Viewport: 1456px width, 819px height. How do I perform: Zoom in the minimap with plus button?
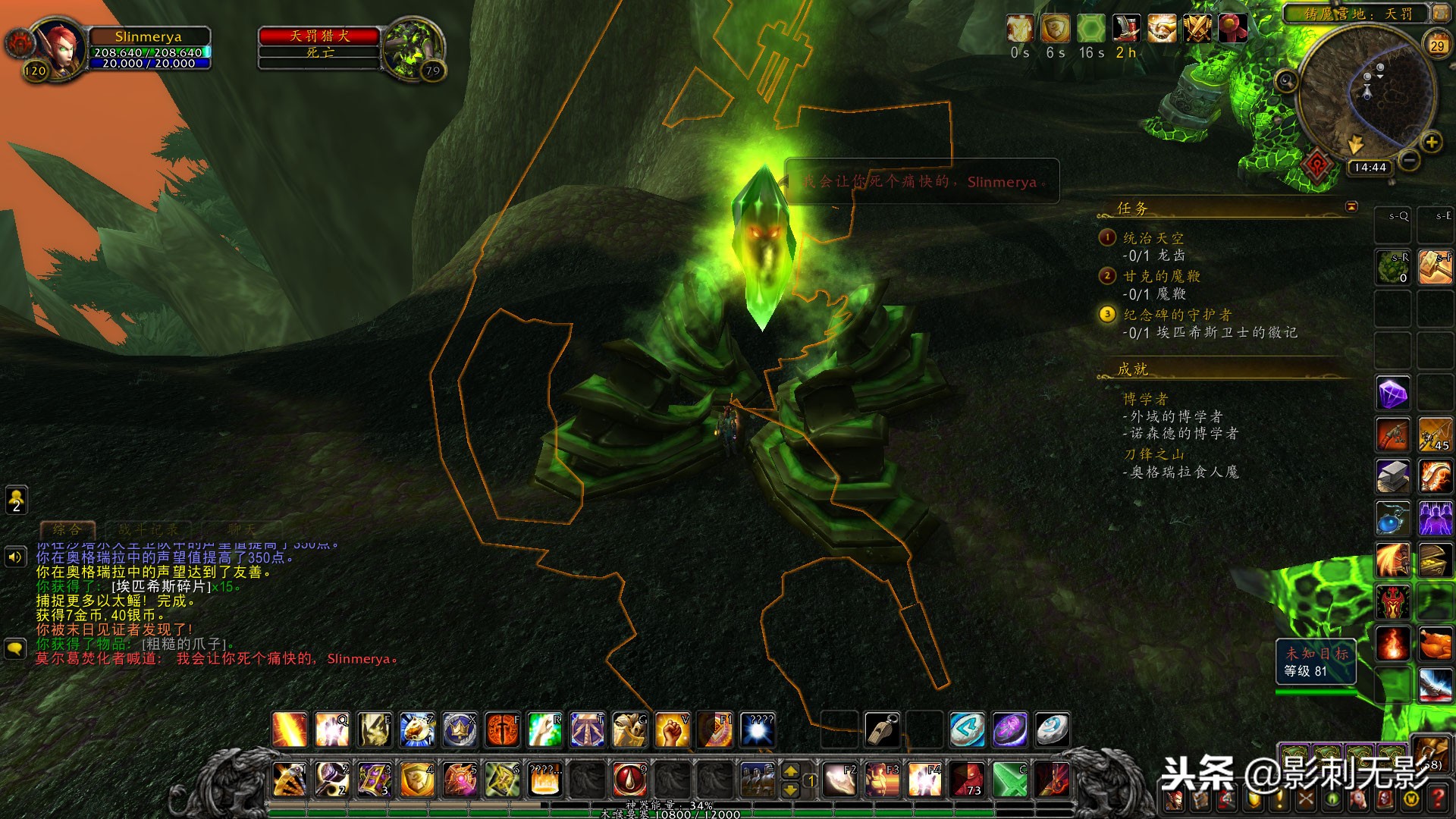[1431, 142]
